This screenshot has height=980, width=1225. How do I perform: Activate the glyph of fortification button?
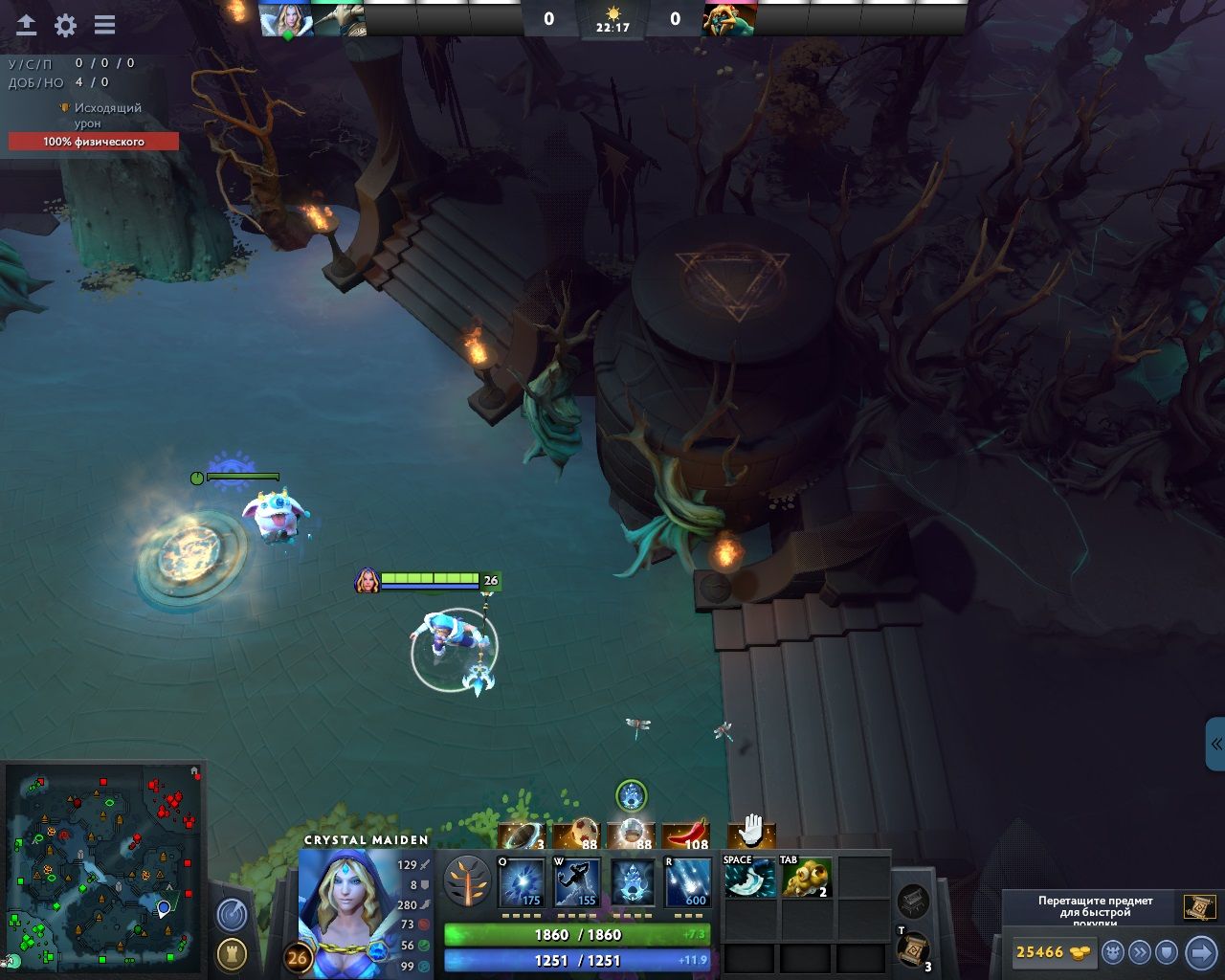(231, 953)
